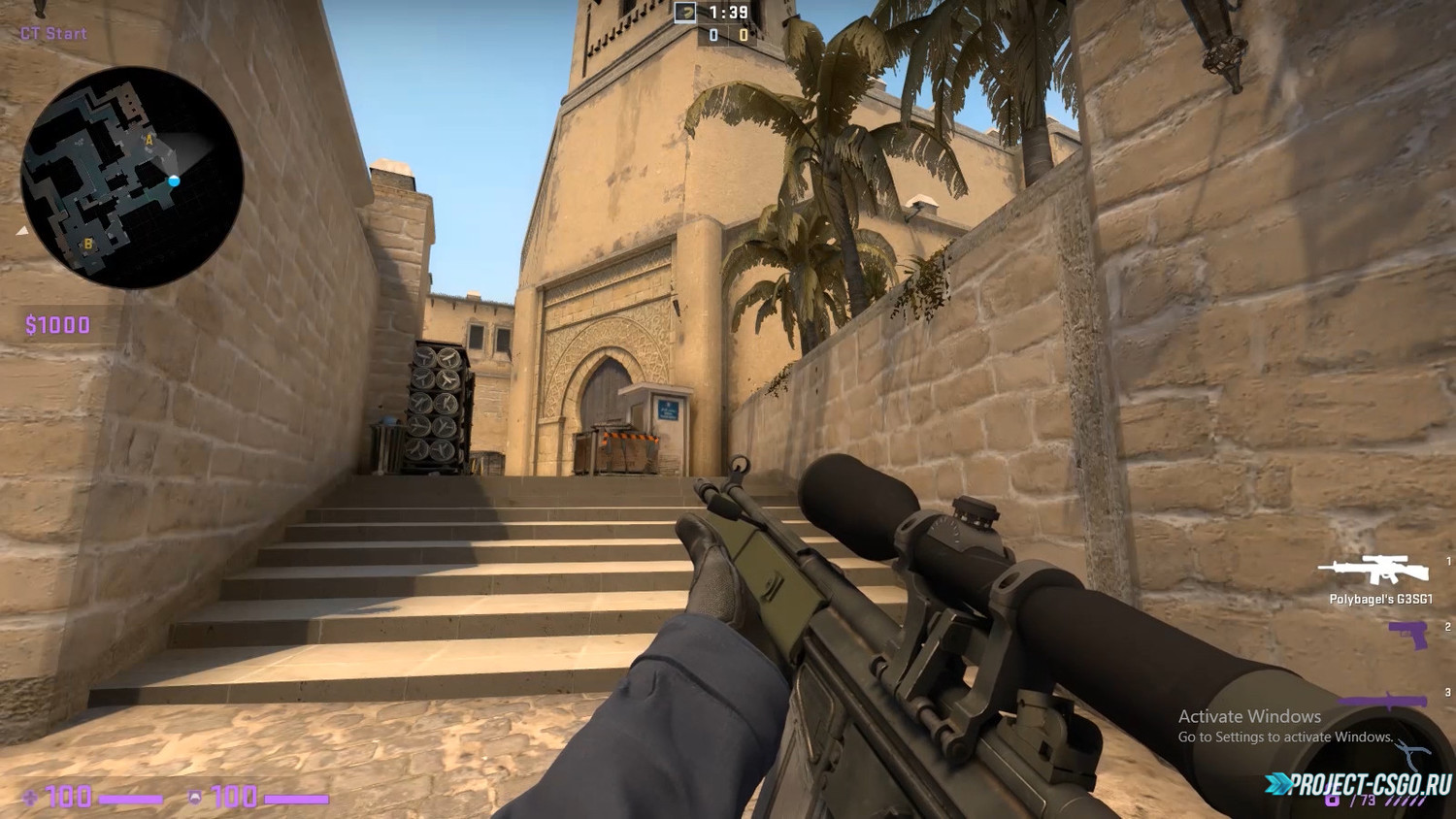Click the 0-0 match score display
Image resolution: width=1456 pixels, height=819 pixels.
tap(729, 35)
